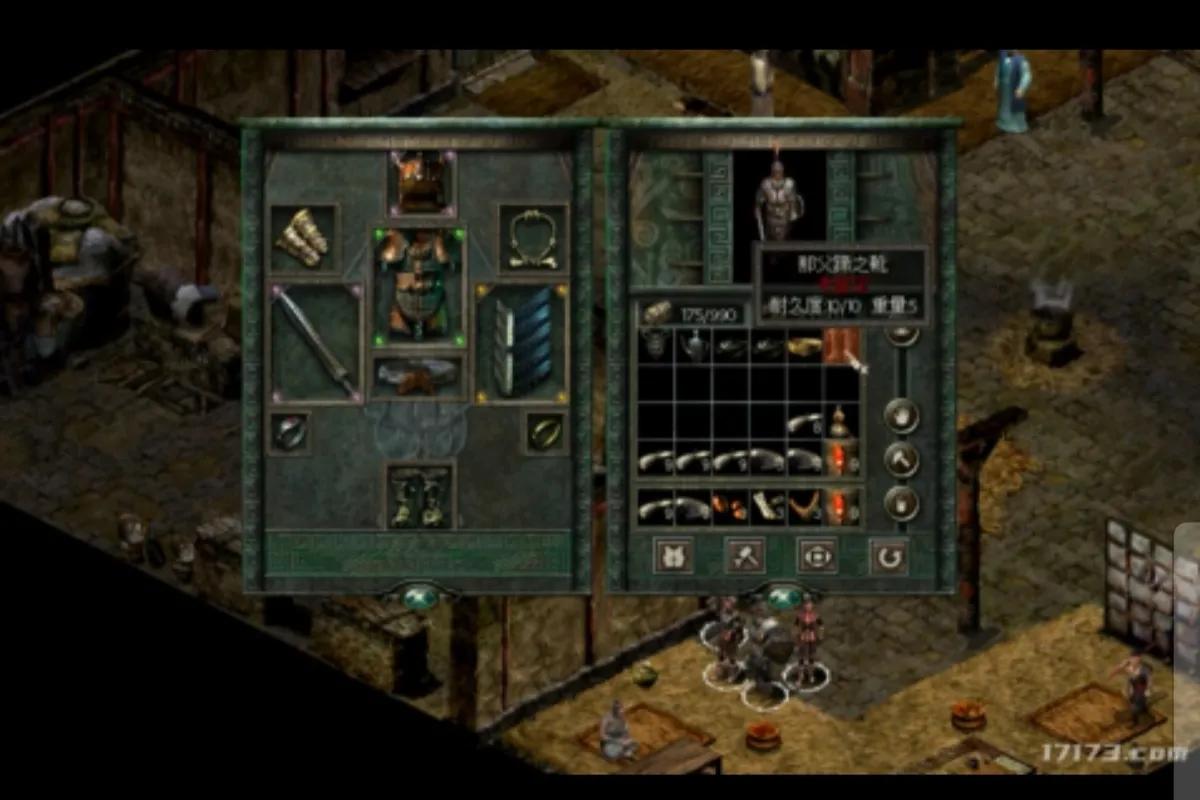Select the character portrait in inventory panel
This screenshot has height=800, width=1200.
click(779, 200)
